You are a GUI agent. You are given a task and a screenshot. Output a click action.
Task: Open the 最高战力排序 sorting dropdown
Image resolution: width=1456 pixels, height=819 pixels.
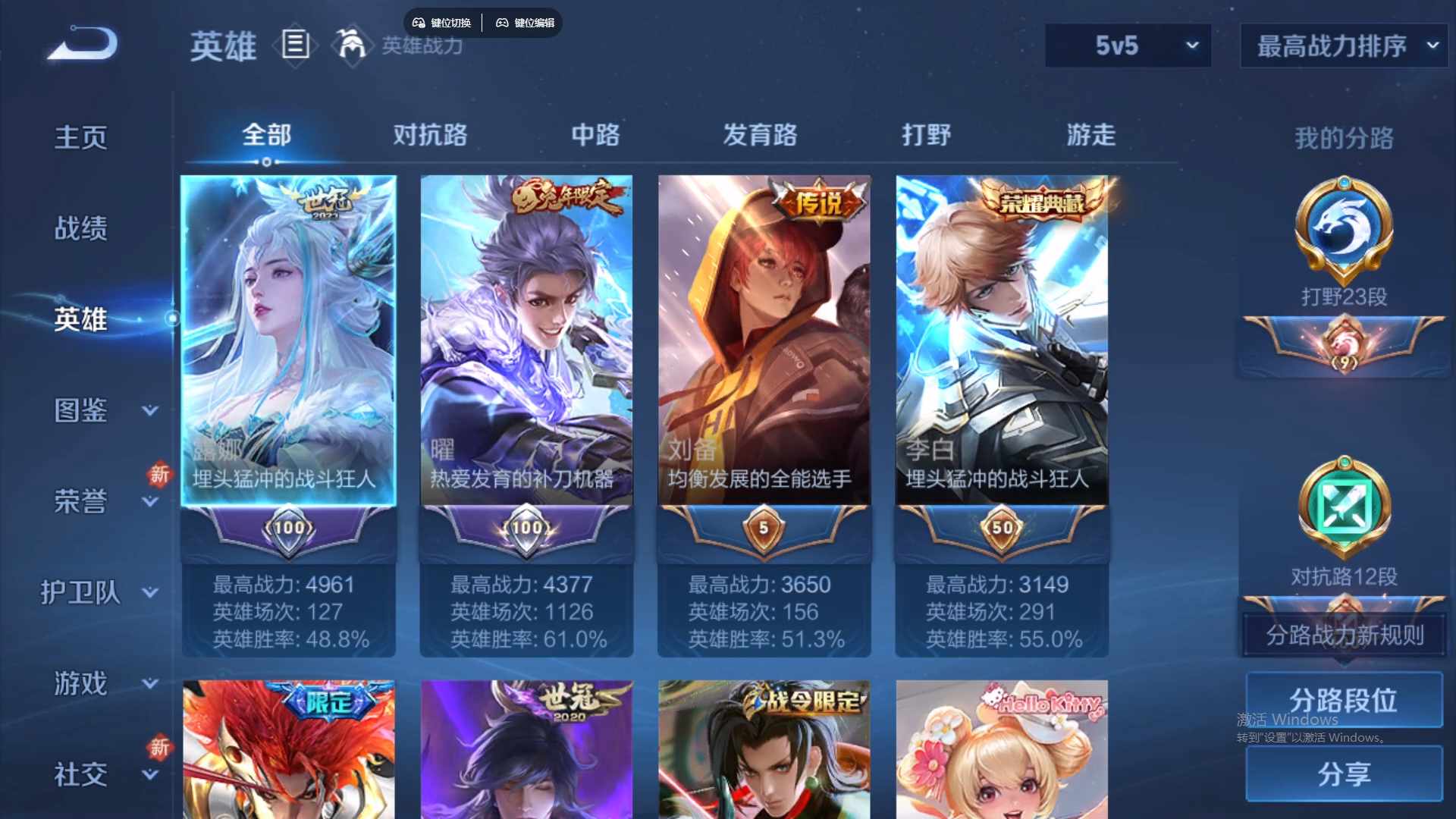tap(1342, 46)
